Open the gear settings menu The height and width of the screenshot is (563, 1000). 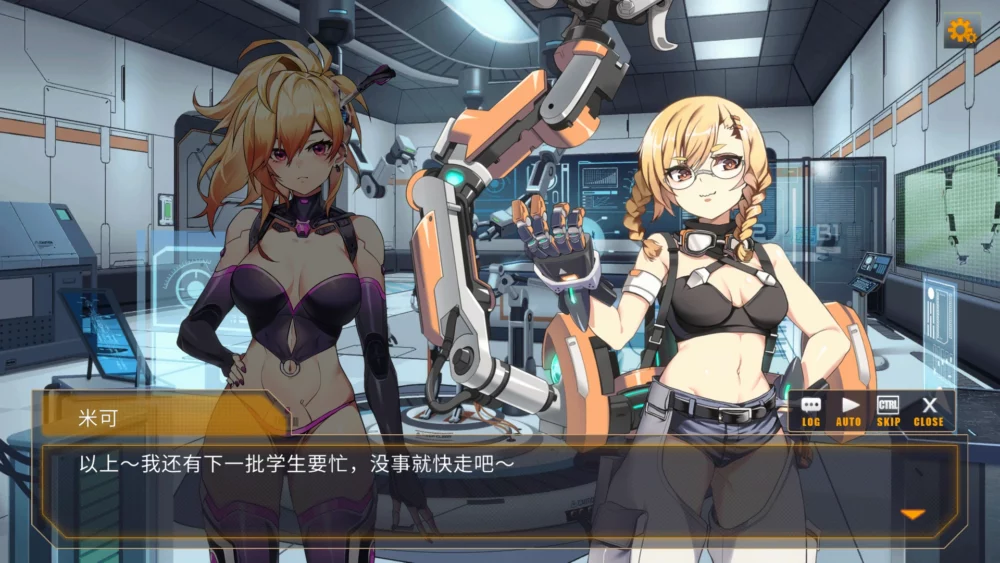(961, 31)
